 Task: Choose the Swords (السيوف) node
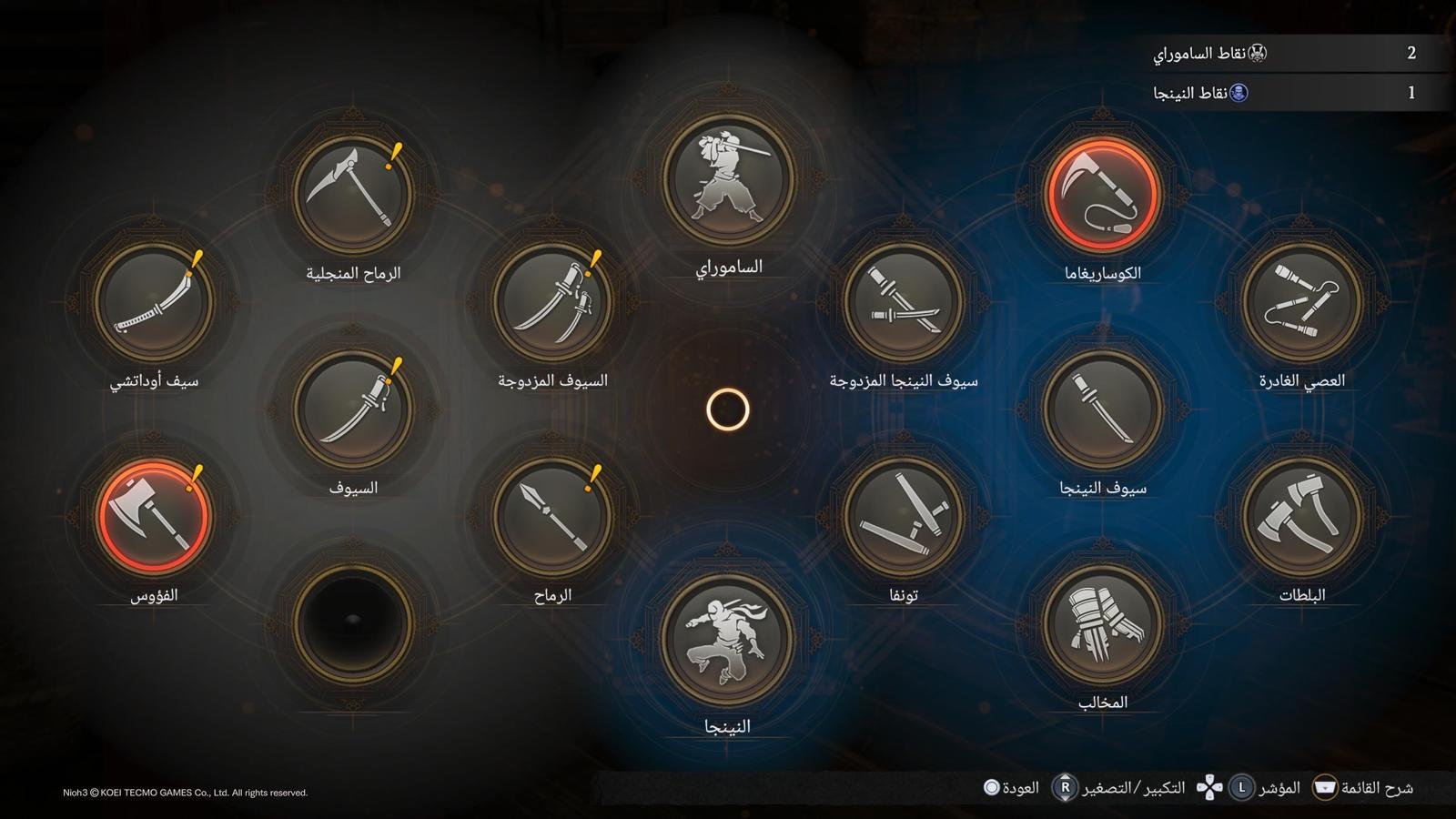[x=353, y=409]
